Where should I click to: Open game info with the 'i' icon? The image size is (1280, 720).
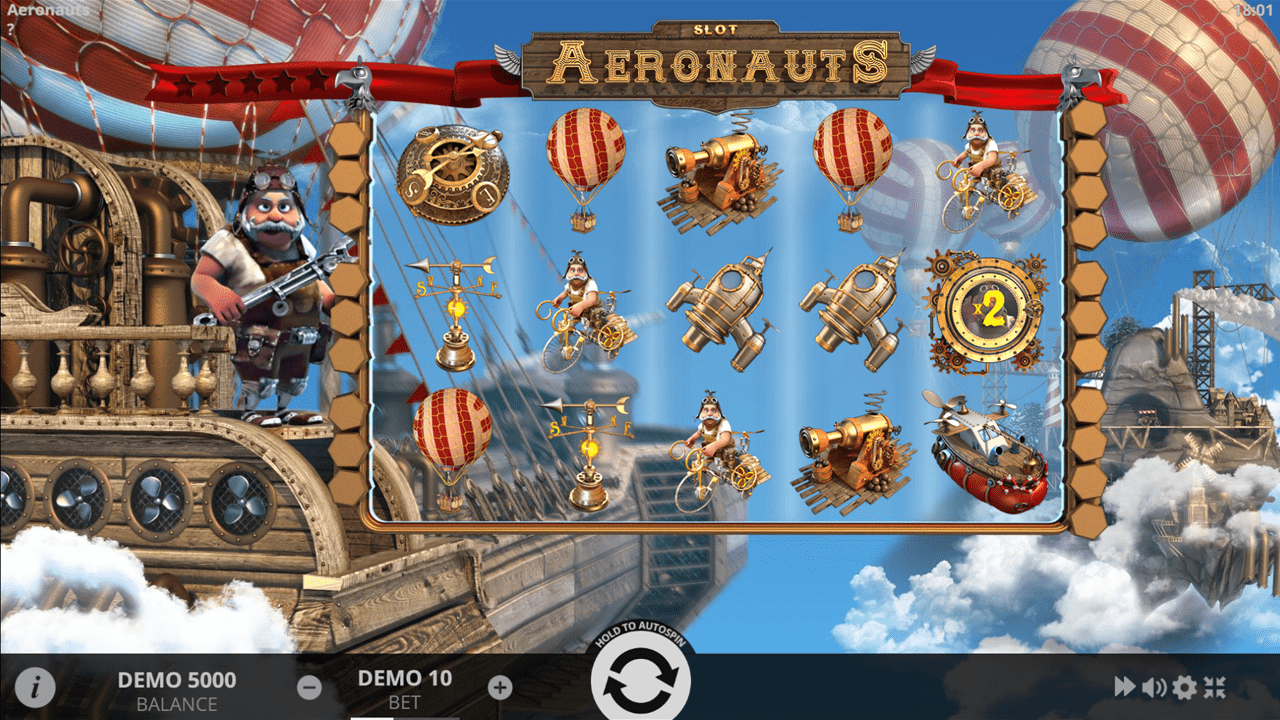coord(37,687)
